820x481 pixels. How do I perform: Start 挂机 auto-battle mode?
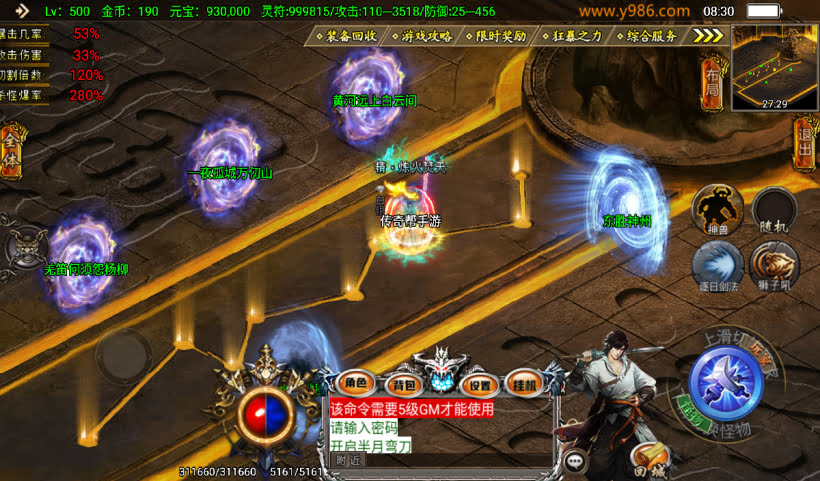click(x=524, y=384)
